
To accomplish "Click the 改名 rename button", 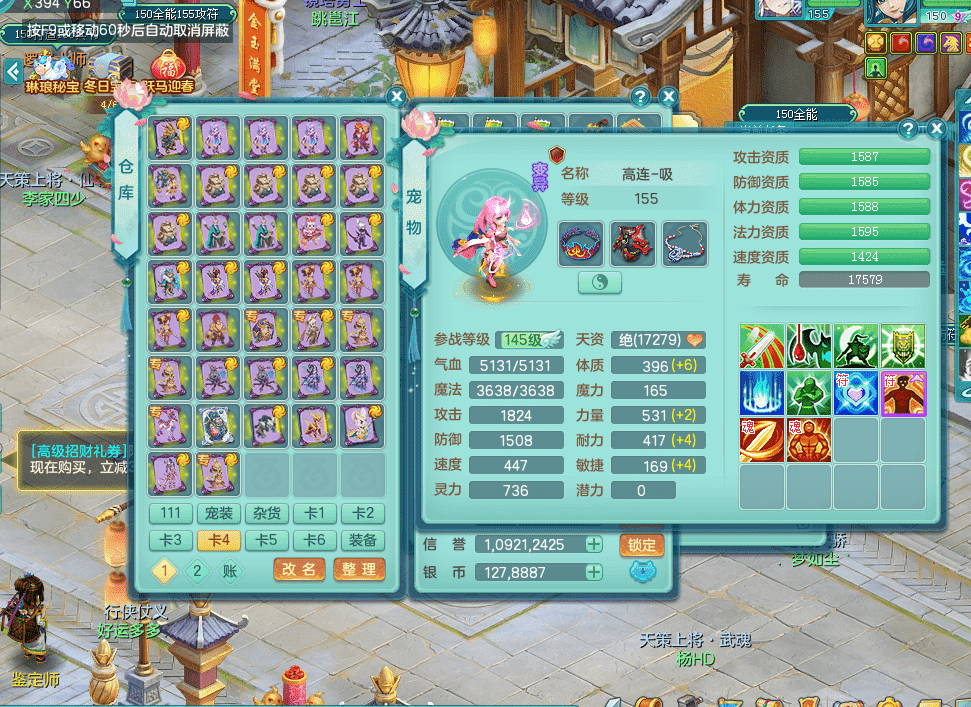I will tap(299, 570).
